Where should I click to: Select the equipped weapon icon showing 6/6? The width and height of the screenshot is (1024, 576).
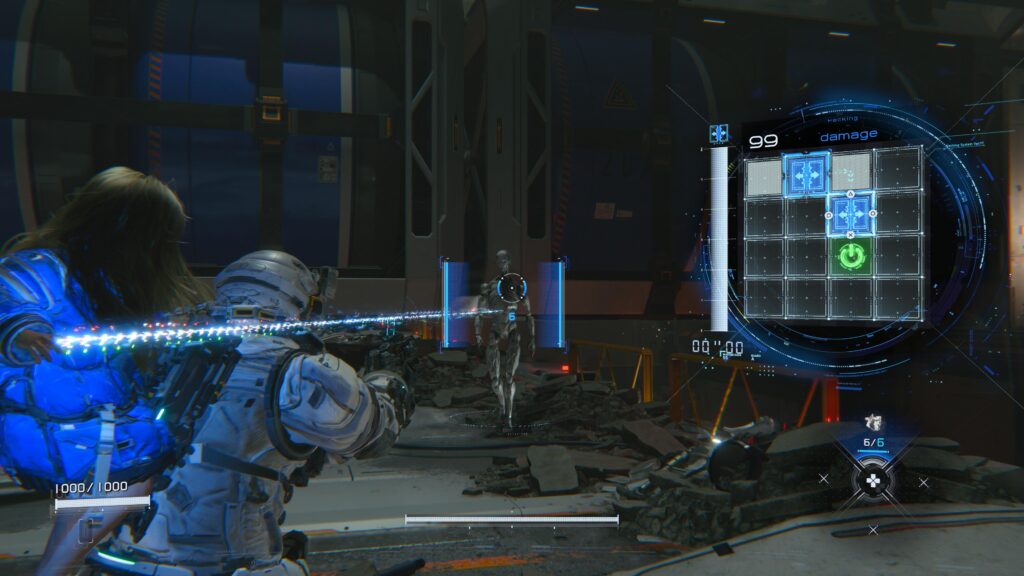click(x=871, y=423)
